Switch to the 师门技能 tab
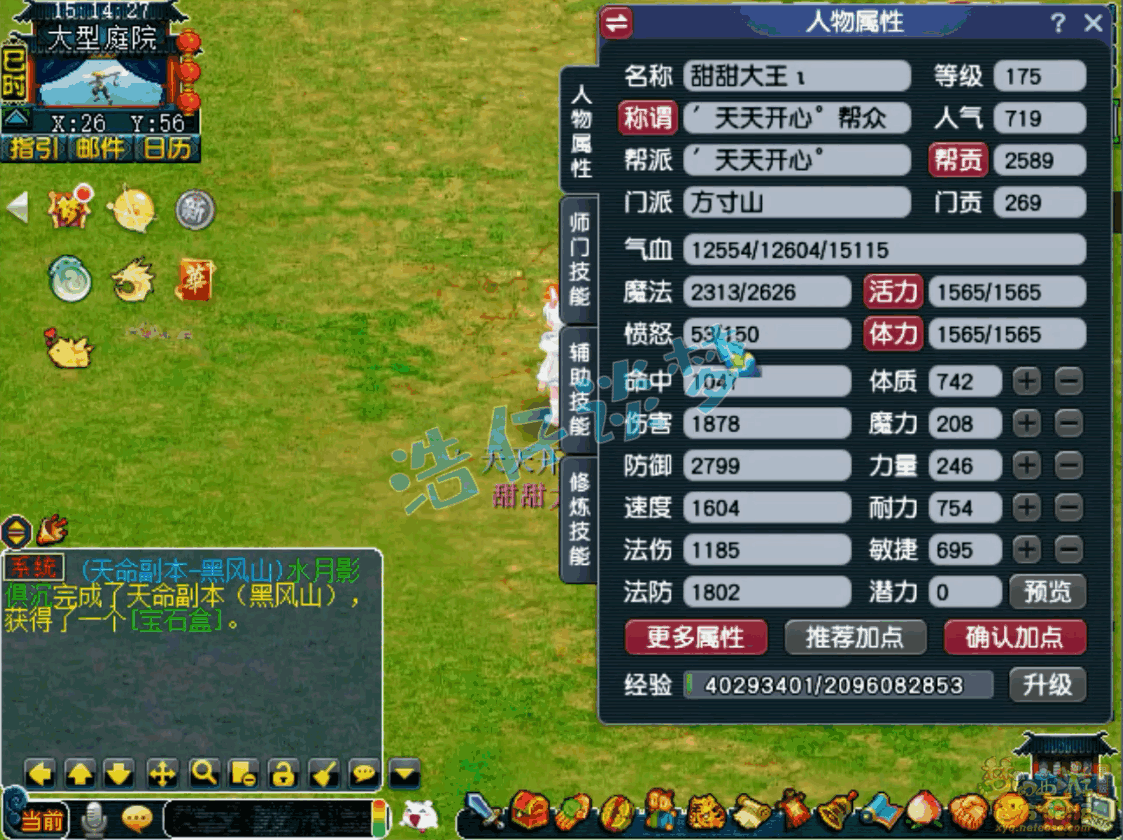This screenshot has height=840, width=1123. click(580, 259)
